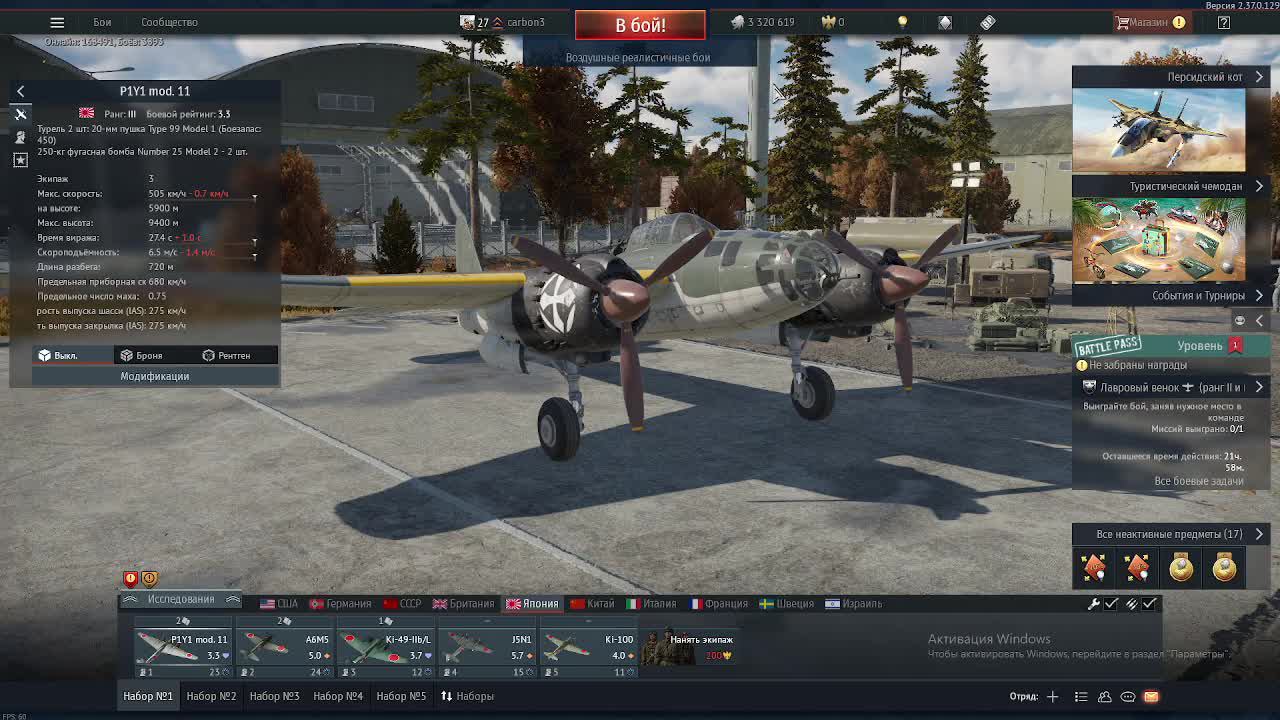
Task: Open the "Модификации" panel
Action: 154,376
